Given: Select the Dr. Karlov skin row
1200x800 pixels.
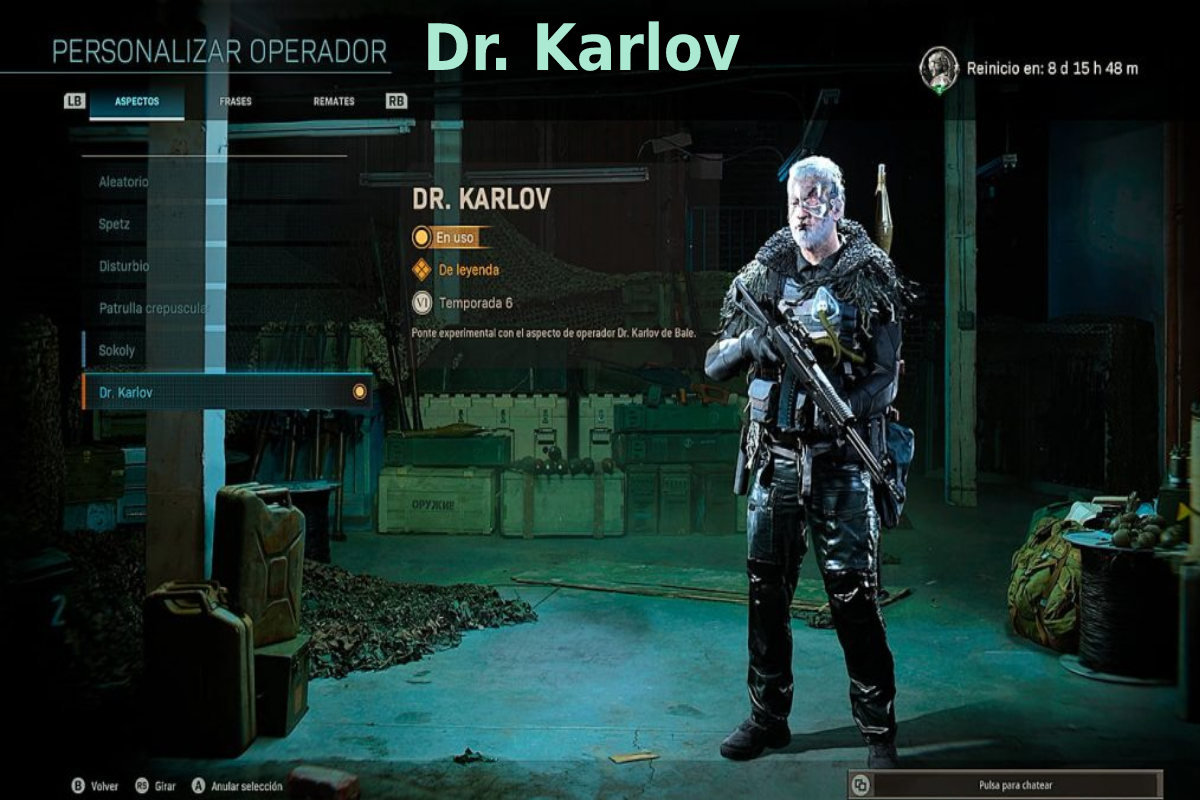Looking at the screenshot, I should tap(226, 392).
